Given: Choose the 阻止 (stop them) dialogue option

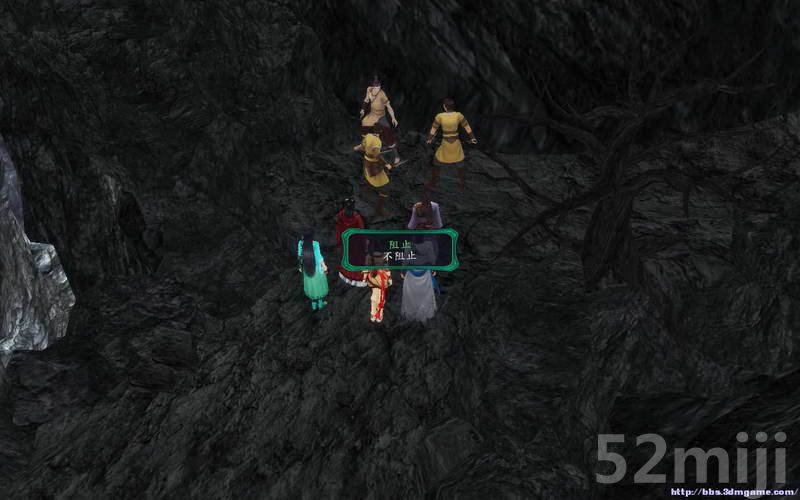Looking at the screenshot, I should [x=399, y=242].
